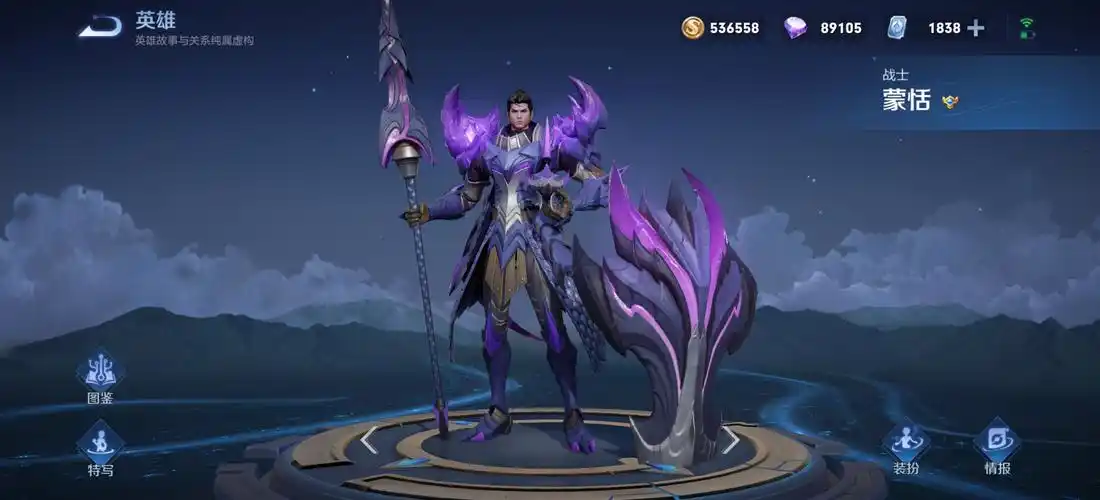Image resolution: width=1100 pixels, height=500 pixels.
Task: Click the purple diamond currency icon
Action: [x=797, y=28]
